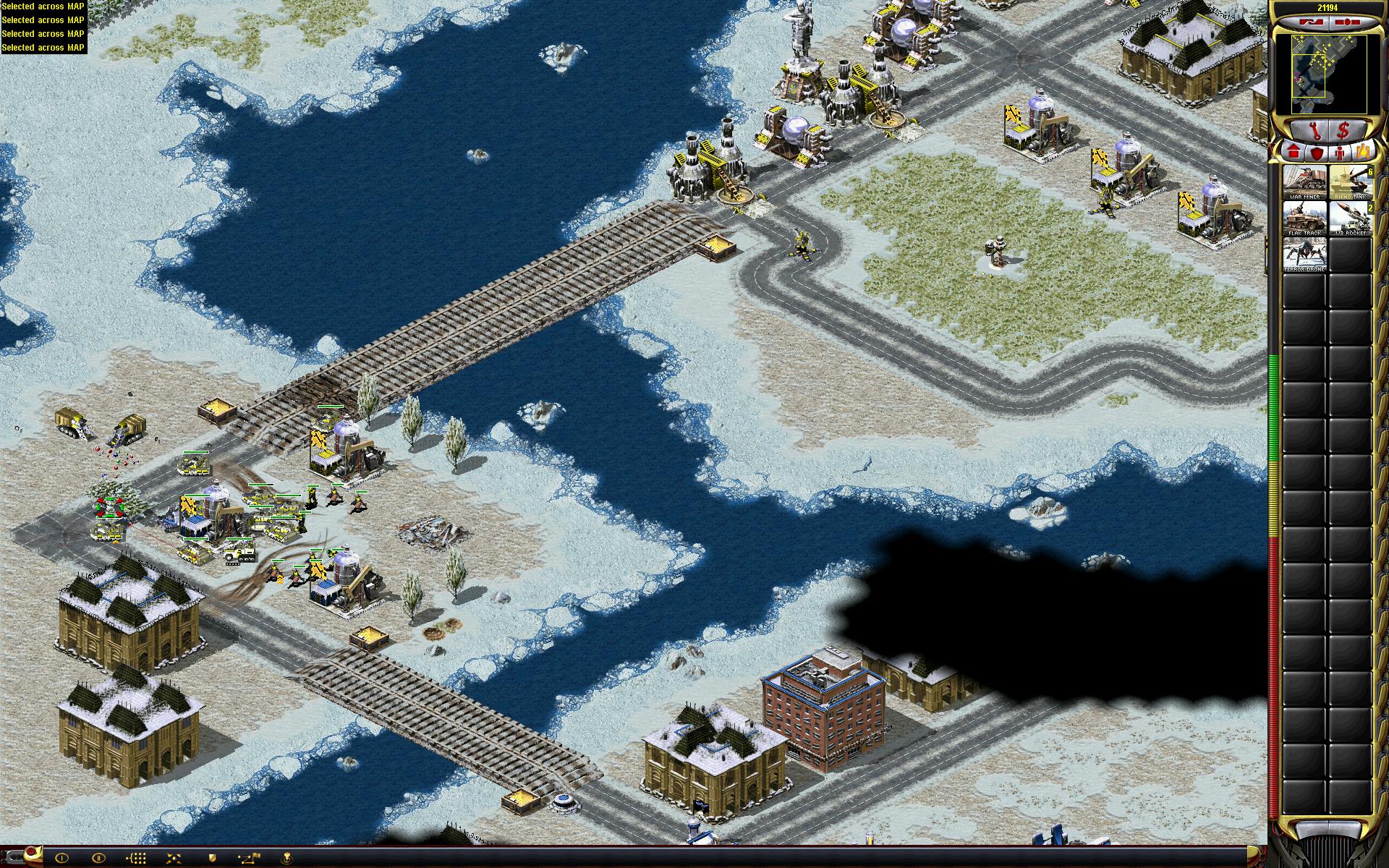Activate the dollar-sign sell button
The height and width of the screenshot is (868, 1389).
(1344, 131)
